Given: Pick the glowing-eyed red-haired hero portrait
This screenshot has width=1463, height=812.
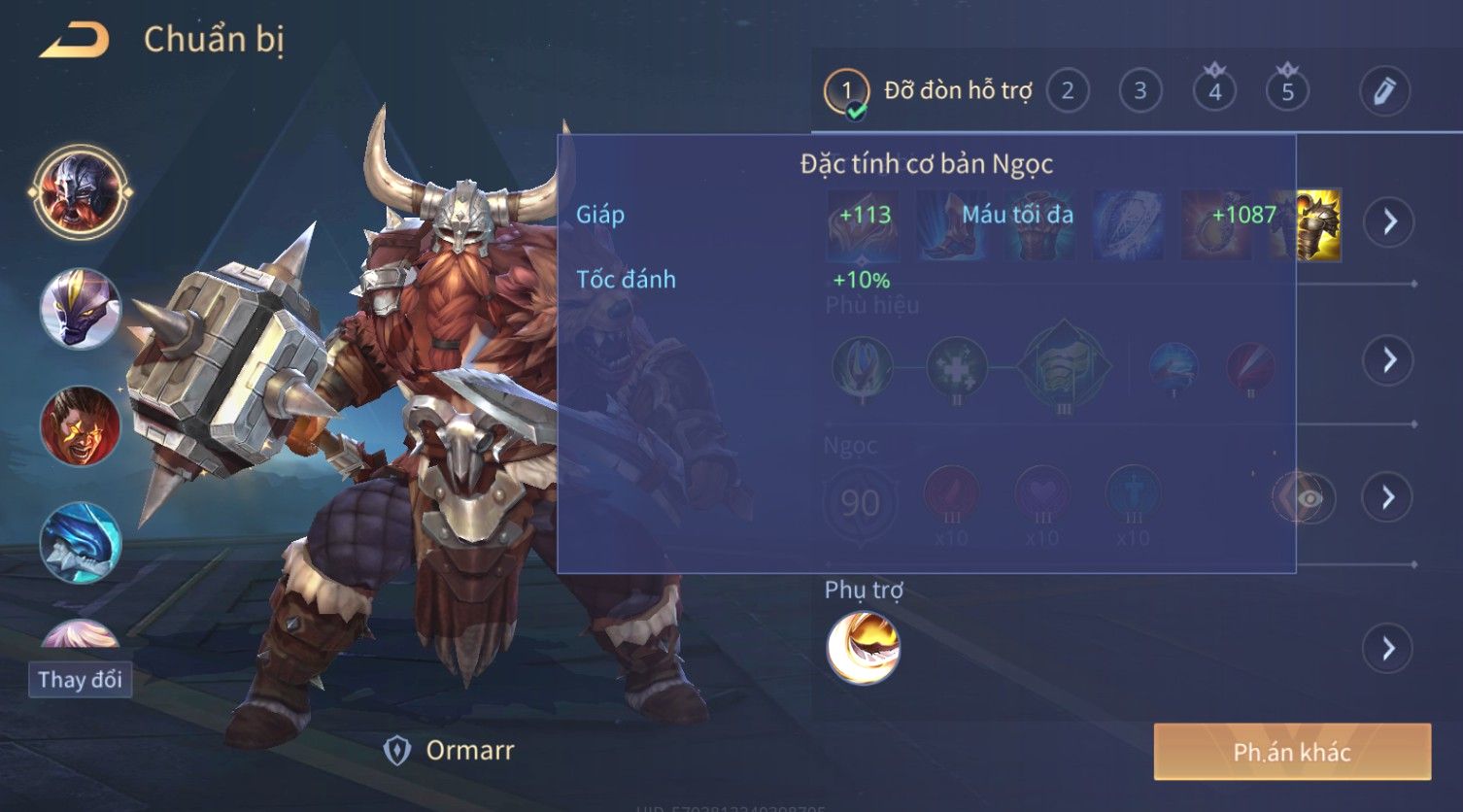Looking at the screenshot, I should pos(80,425).
